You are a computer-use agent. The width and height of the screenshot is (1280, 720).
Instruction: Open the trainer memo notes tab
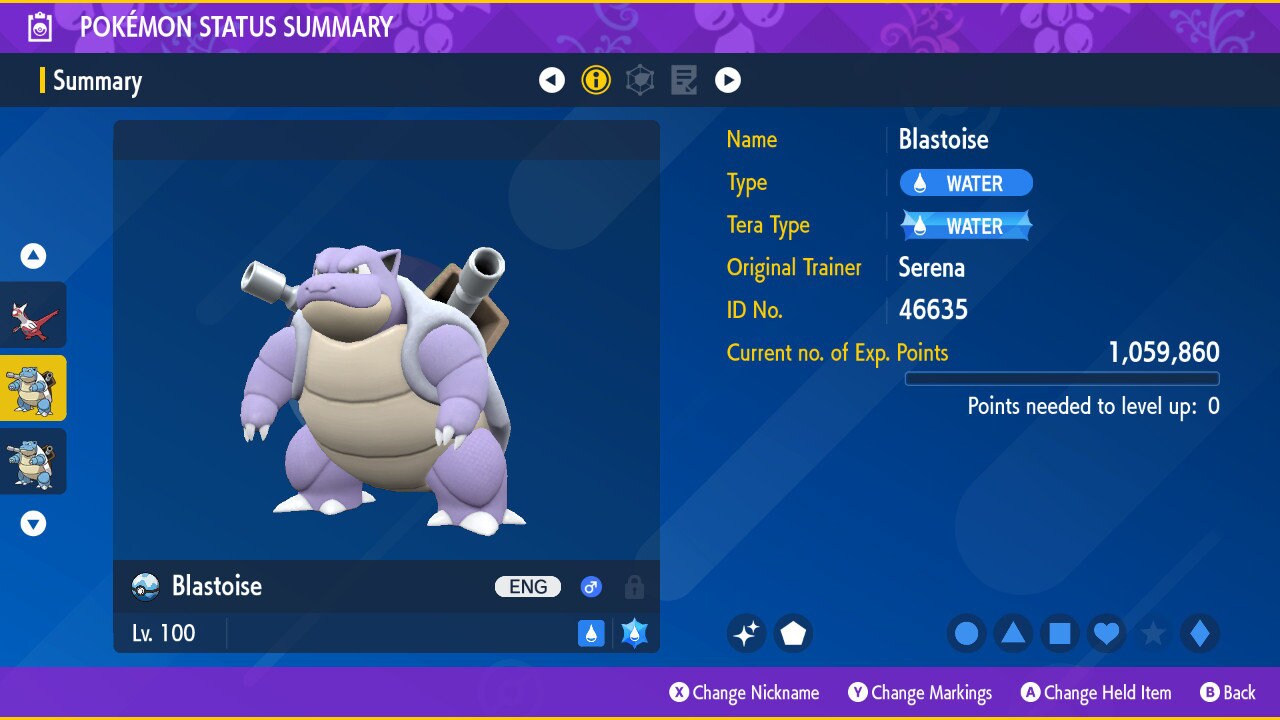(684, 80)
